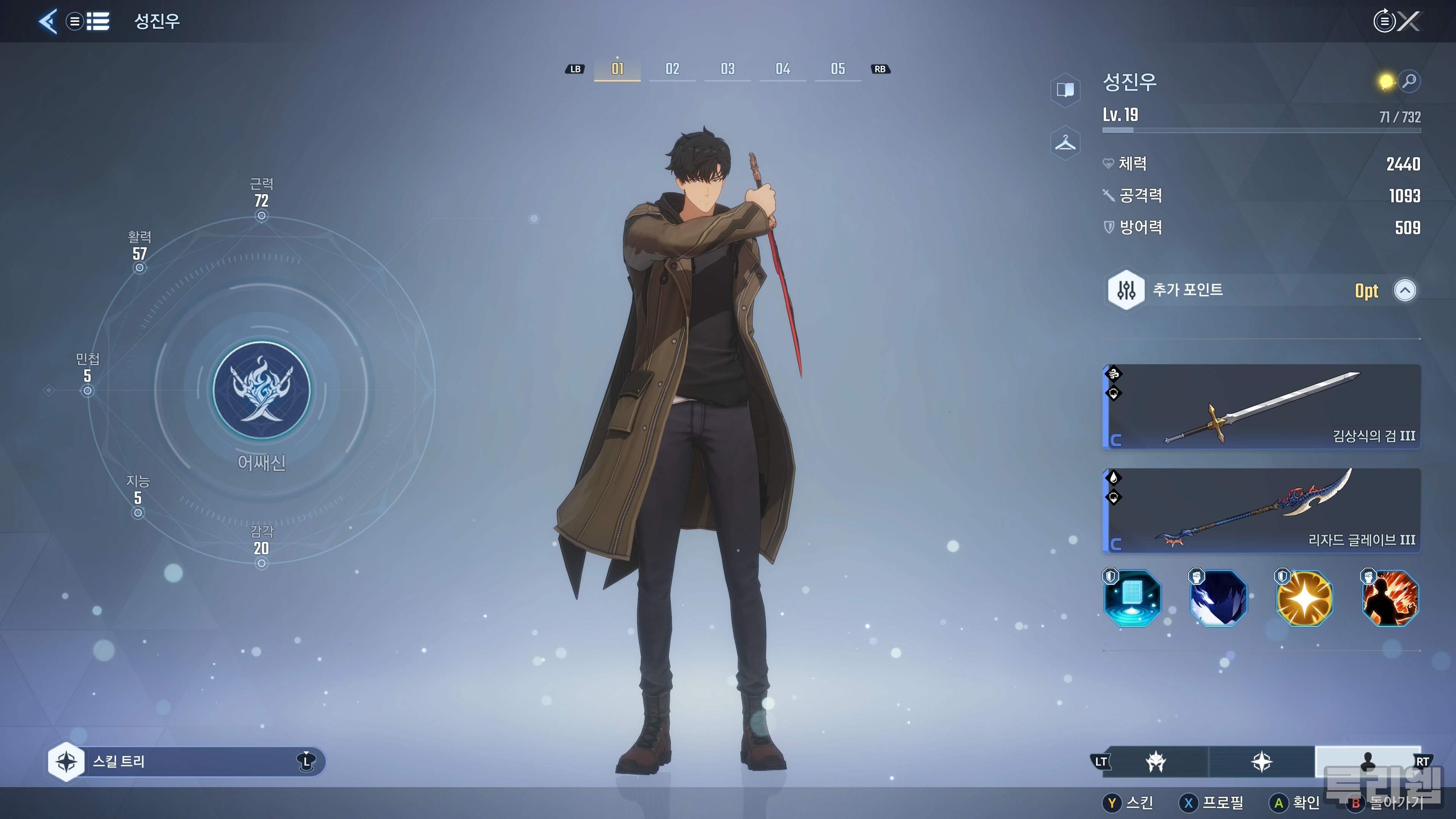Switch to the four-point star bottom tab

(x=1261, y=762)
